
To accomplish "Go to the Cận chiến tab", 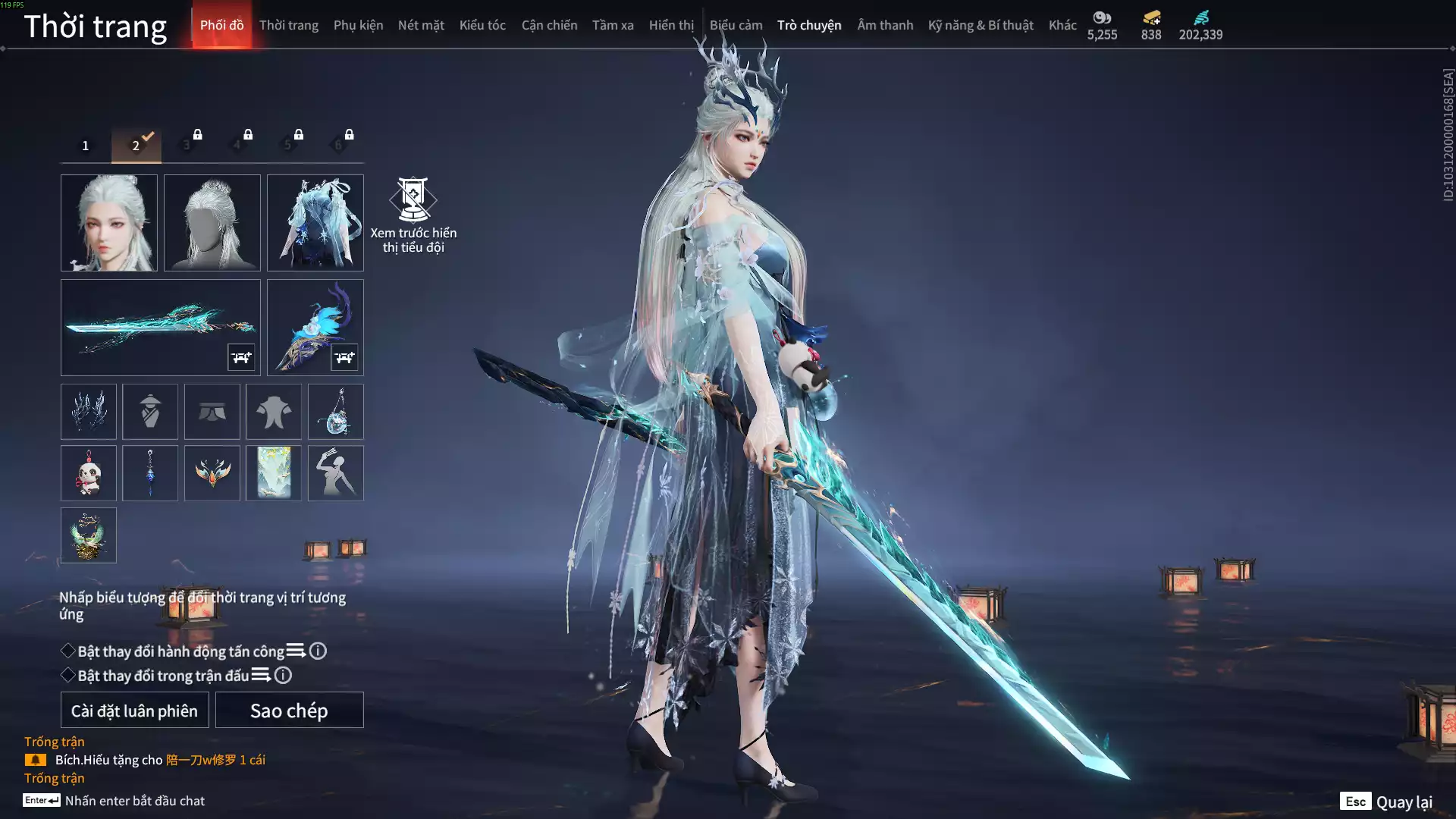I will point(549,25).
